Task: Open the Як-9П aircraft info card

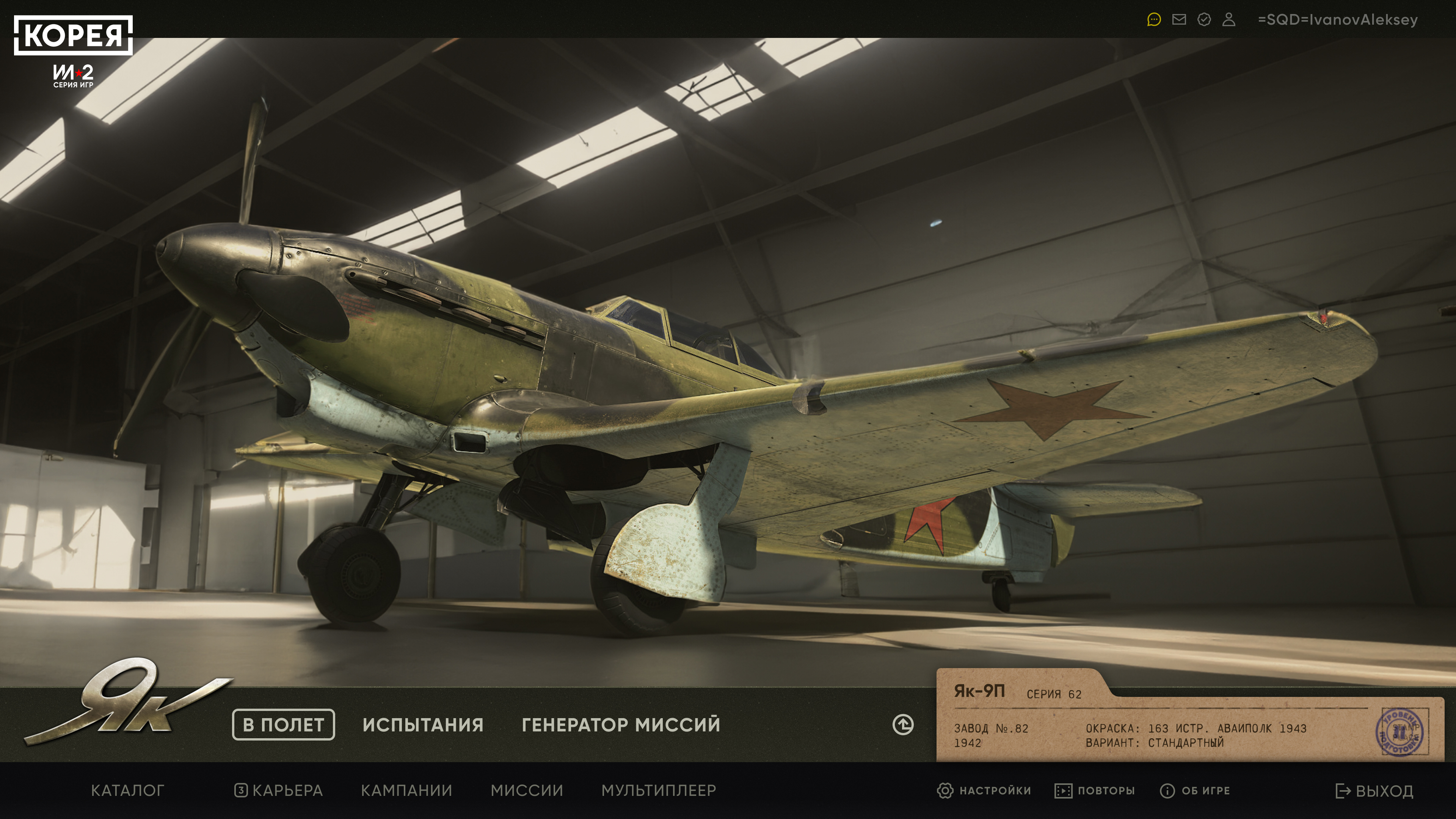Action: [1187, 718]
